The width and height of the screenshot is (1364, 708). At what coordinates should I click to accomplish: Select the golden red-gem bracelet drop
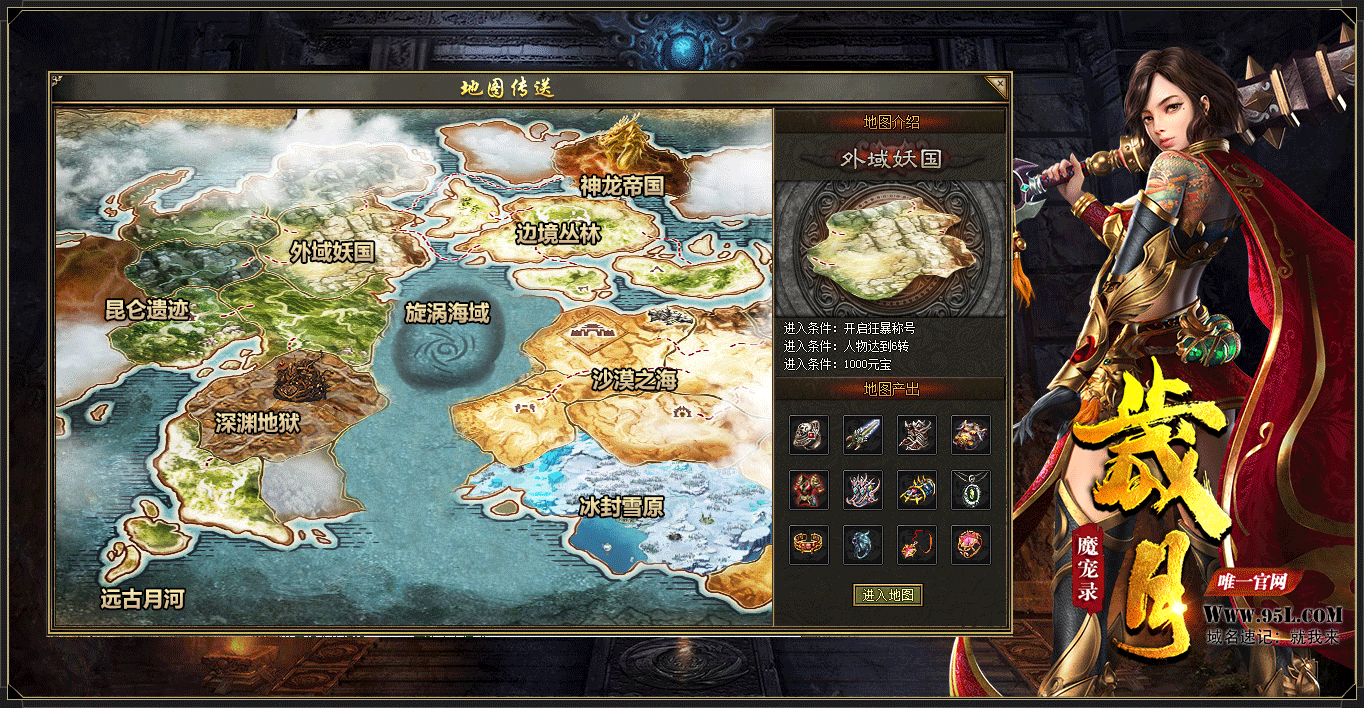pos(809,545)
